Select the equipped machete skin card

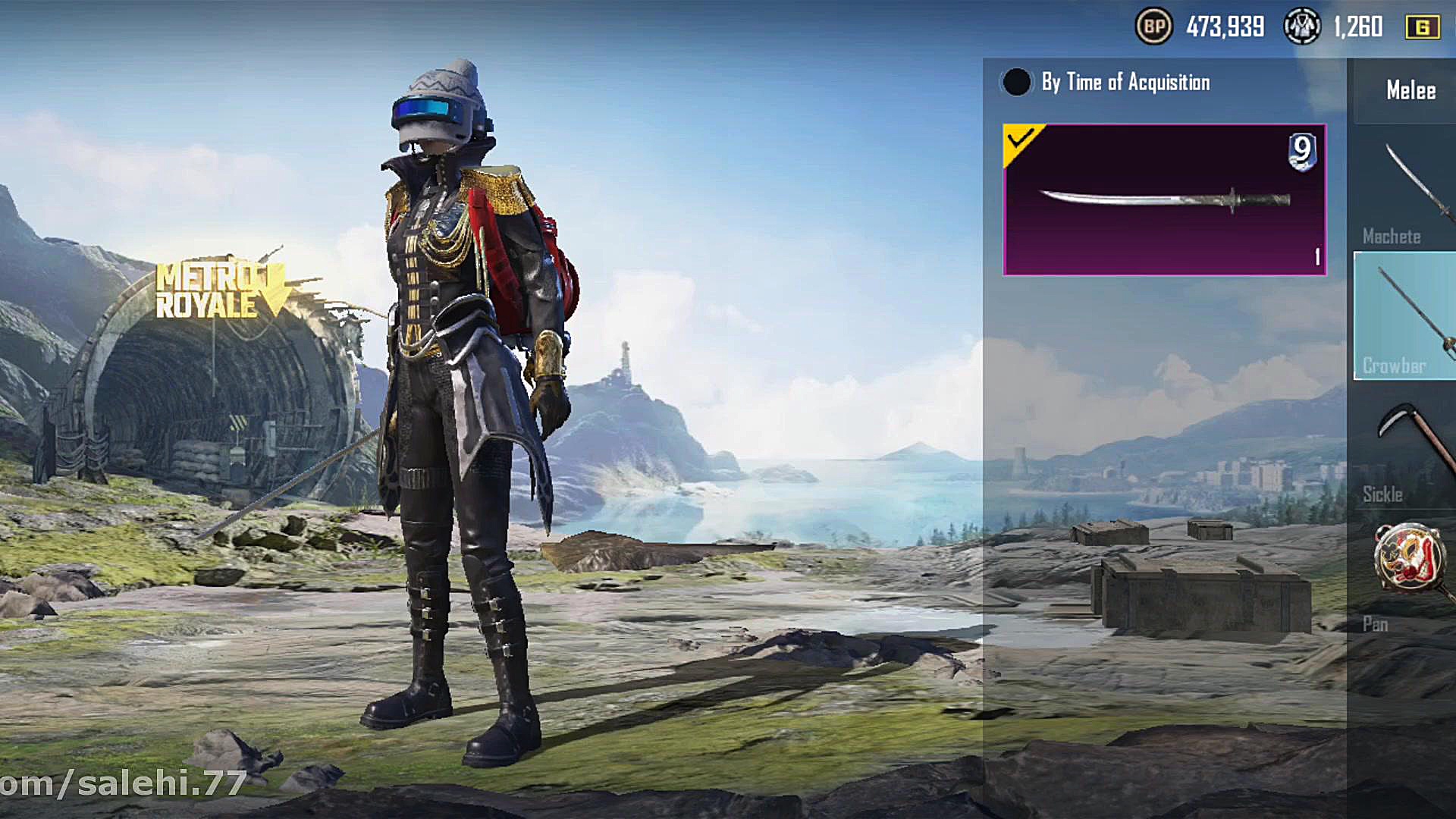[1164, 199]
